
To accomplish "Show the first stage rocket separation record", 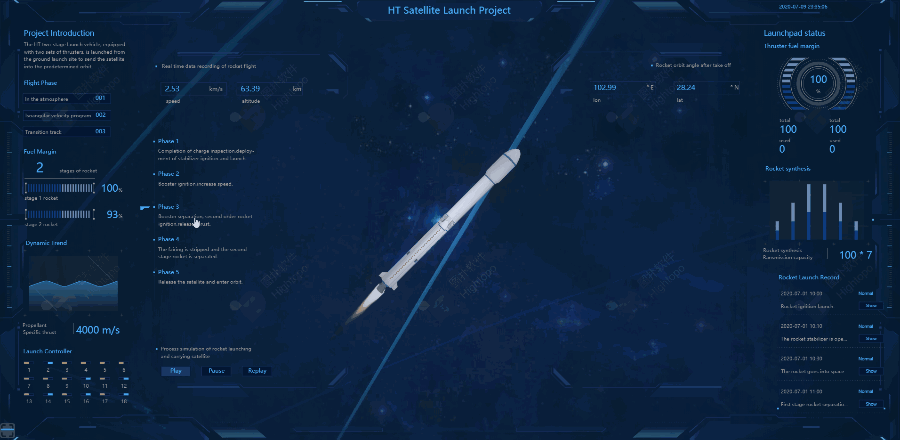I will [870, 404].
